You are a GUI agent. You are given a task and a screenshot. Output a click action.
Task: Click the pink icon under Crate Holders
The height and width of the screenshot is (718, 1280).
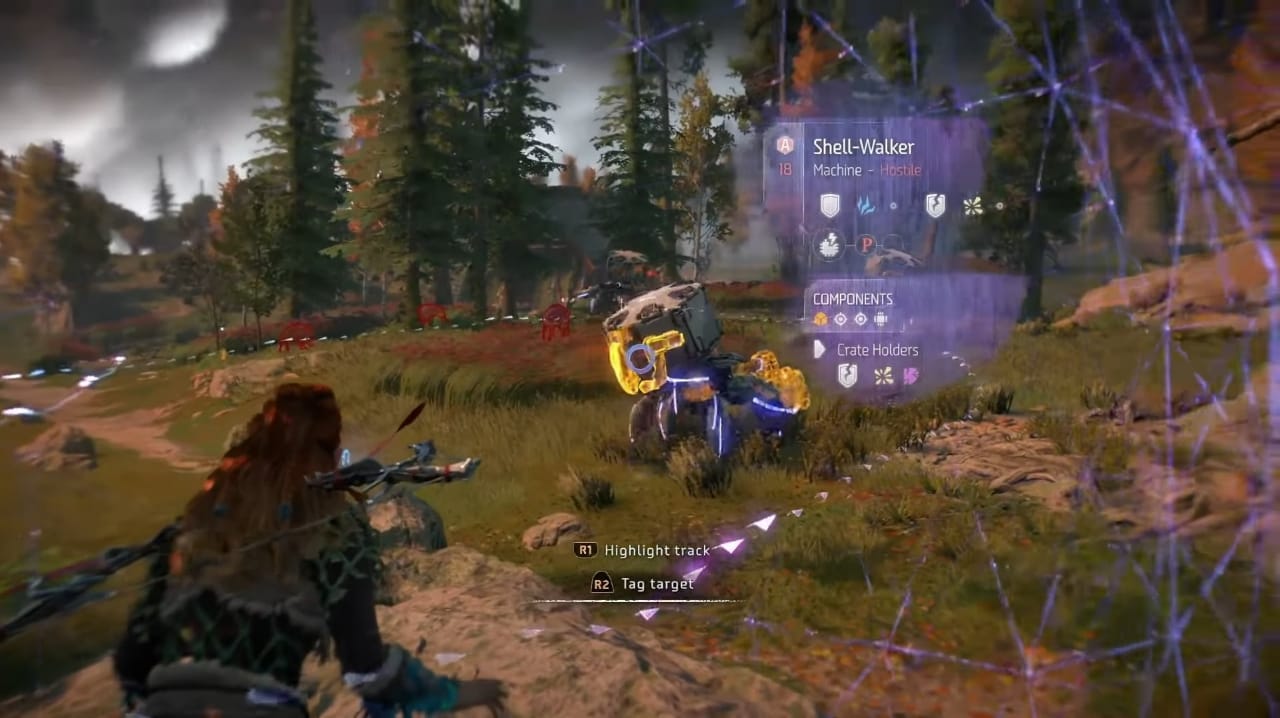click(912, 376)
